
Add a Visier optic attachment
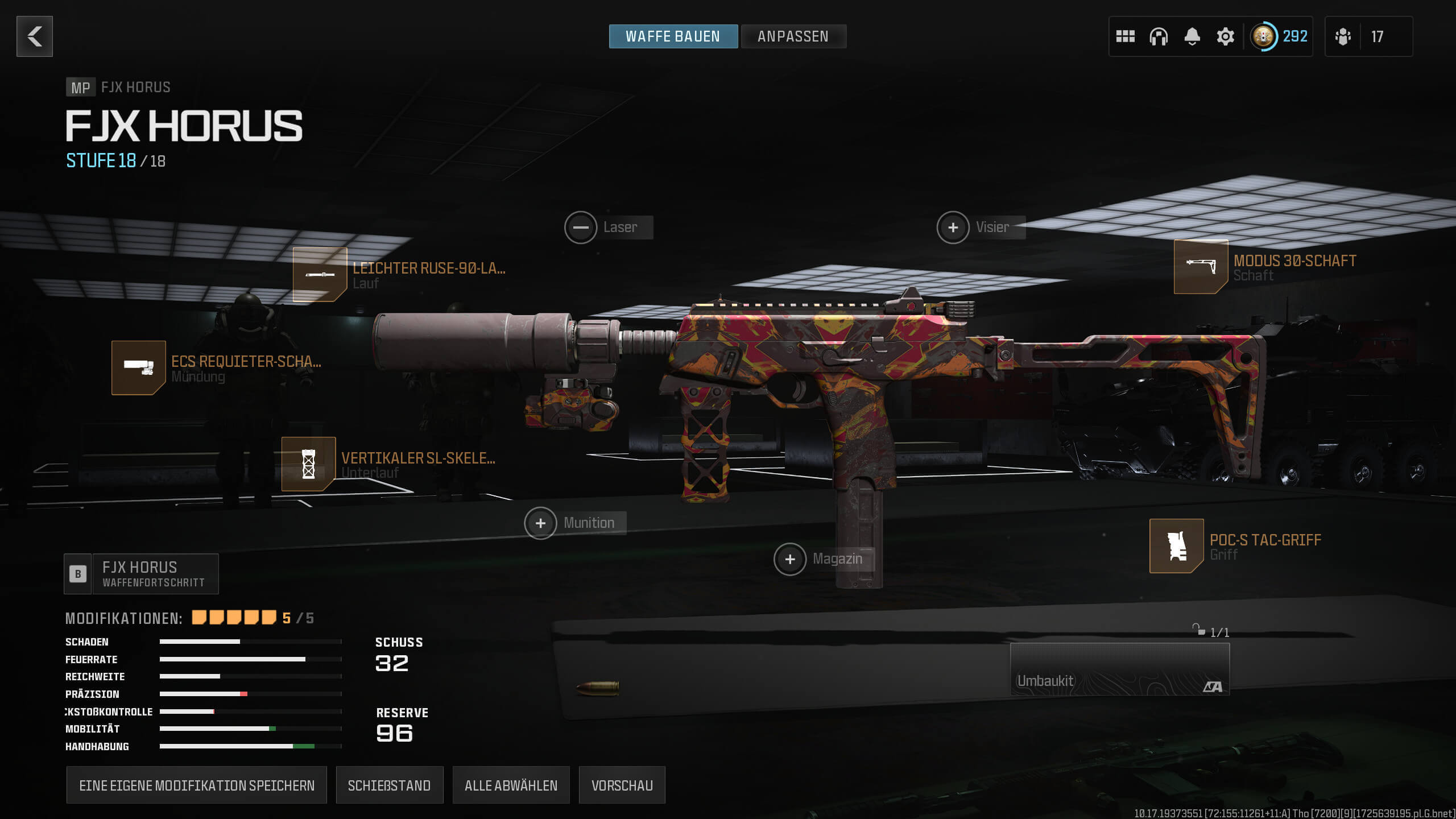click(953, 227)
